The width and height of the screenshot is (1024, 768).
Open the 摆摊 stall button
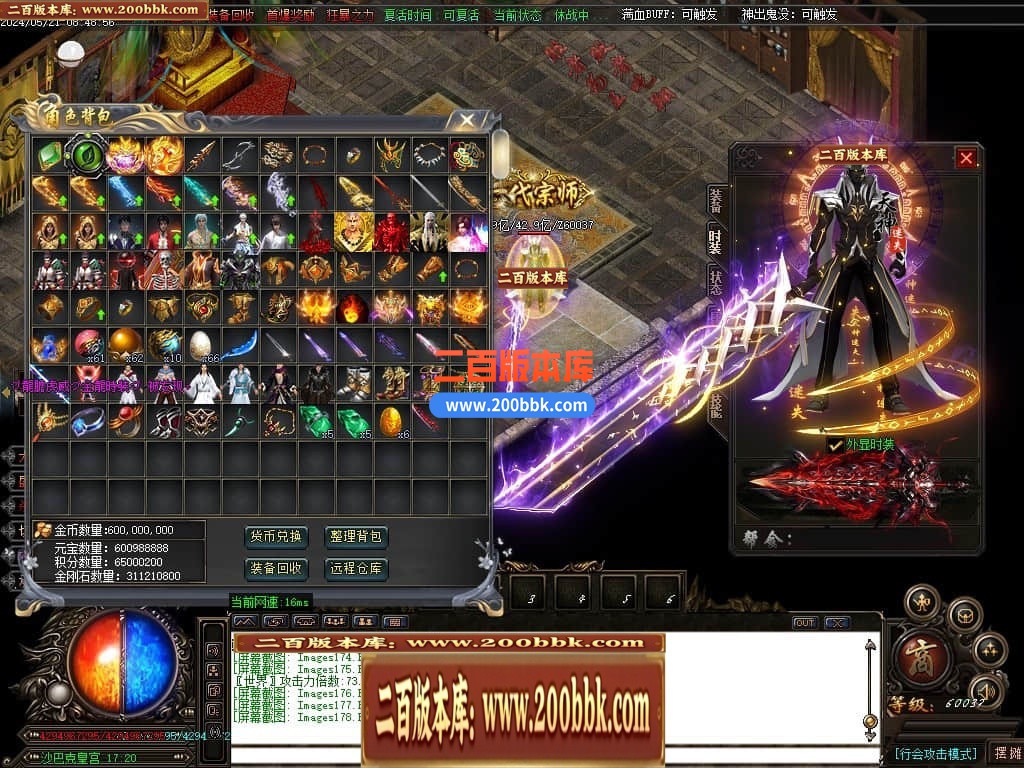click(x=1004, y=753)
